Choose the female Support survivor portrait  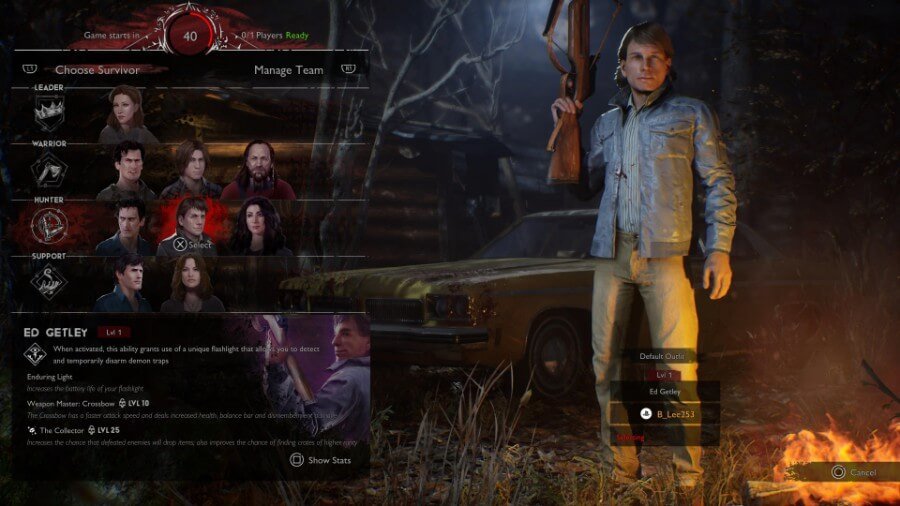pos(190,282)
